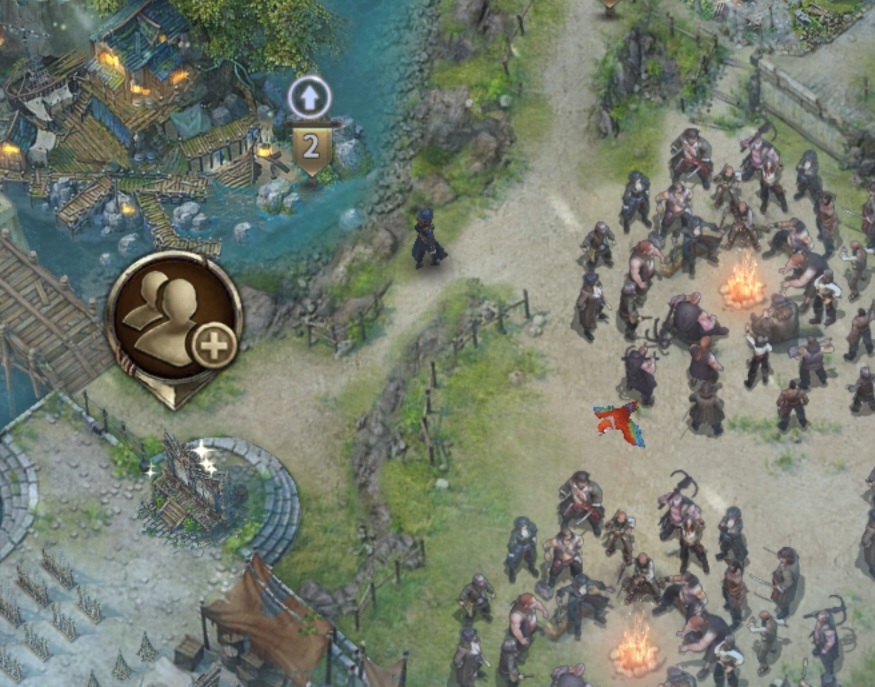Screen dimensions: 875x687
Task: Tap the upgrade arrow above the harbor
Action: (x=309, y=98)
